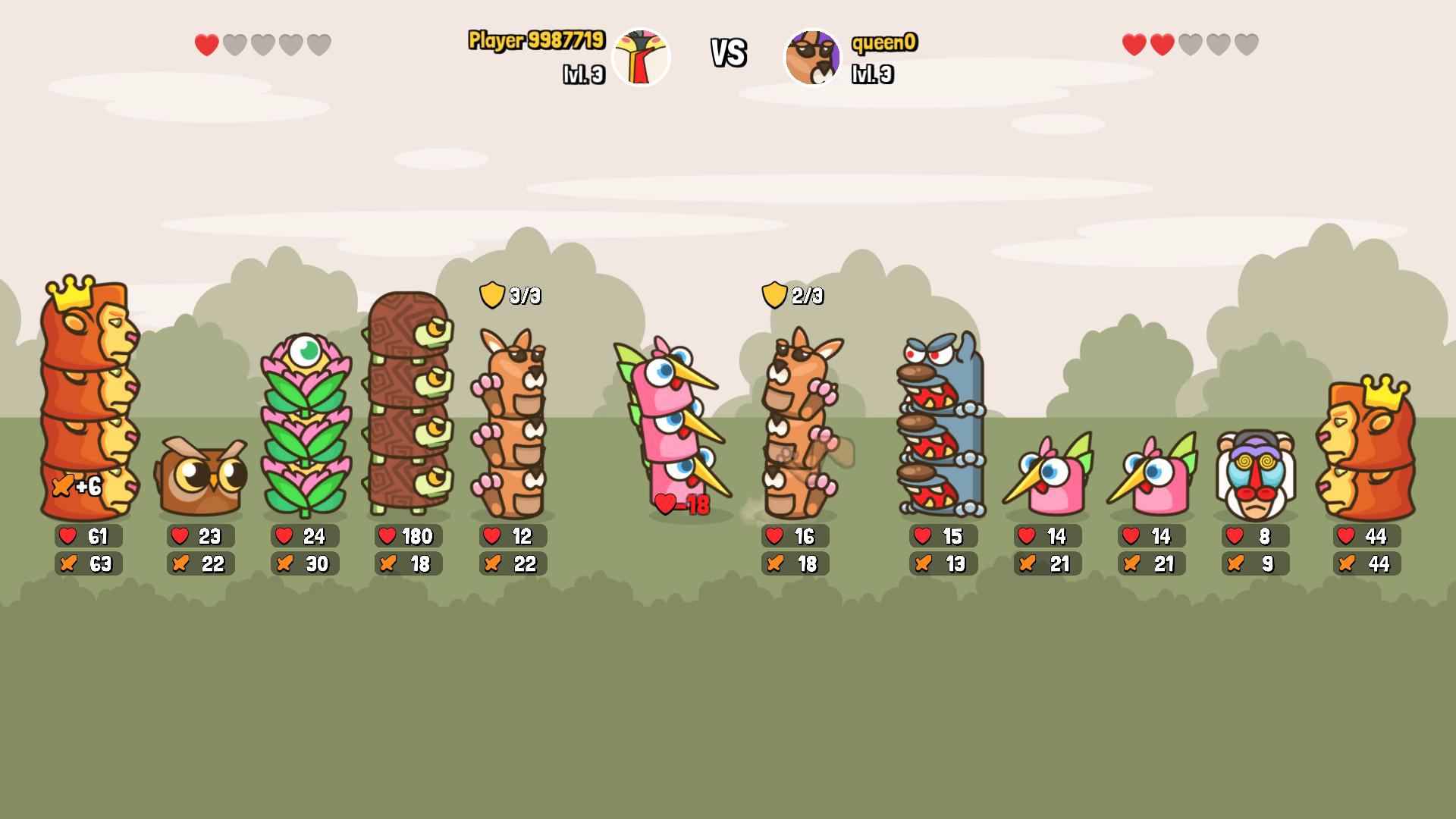Select the blue monster totem with burgers
Screen dimensions: 1456x819
940,425
